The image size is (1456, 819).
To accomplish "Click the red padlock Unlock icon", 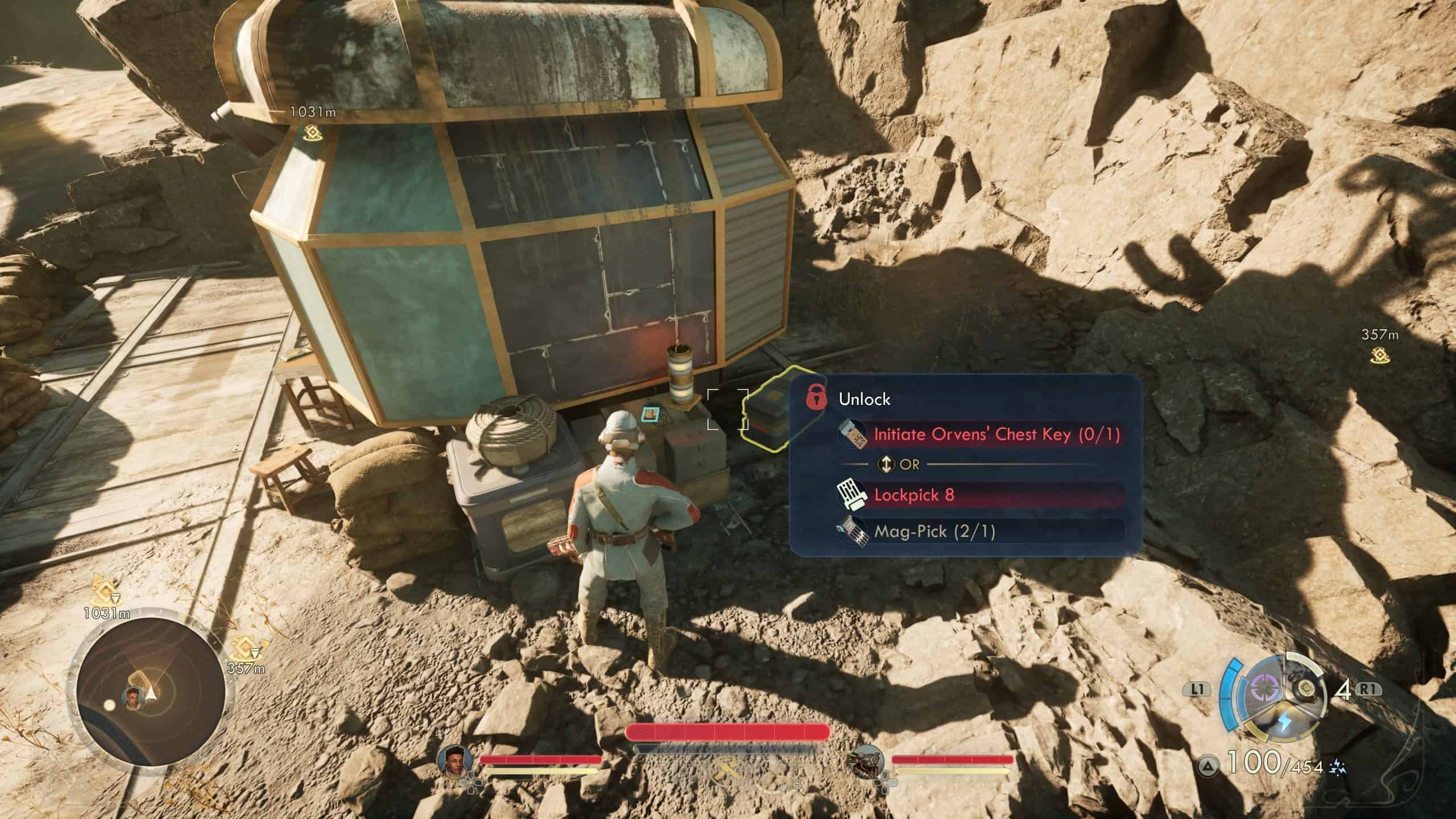I will click(x=817, y=397).
